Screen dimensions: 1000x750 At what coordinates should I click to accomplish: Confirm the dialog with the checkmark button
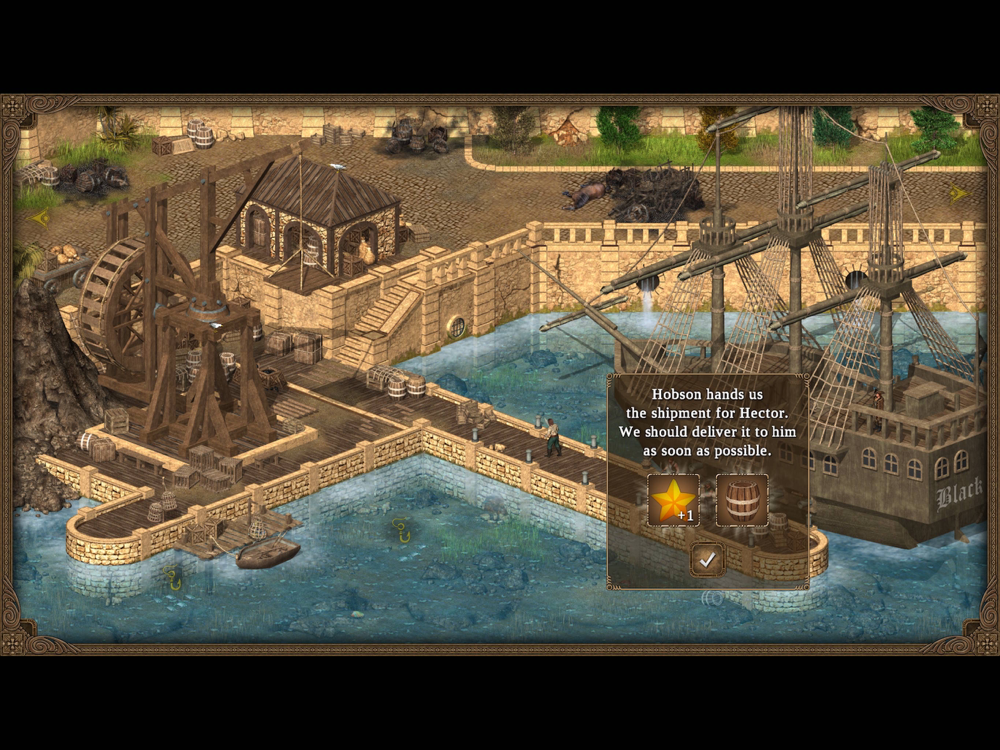tap(707, 561)
